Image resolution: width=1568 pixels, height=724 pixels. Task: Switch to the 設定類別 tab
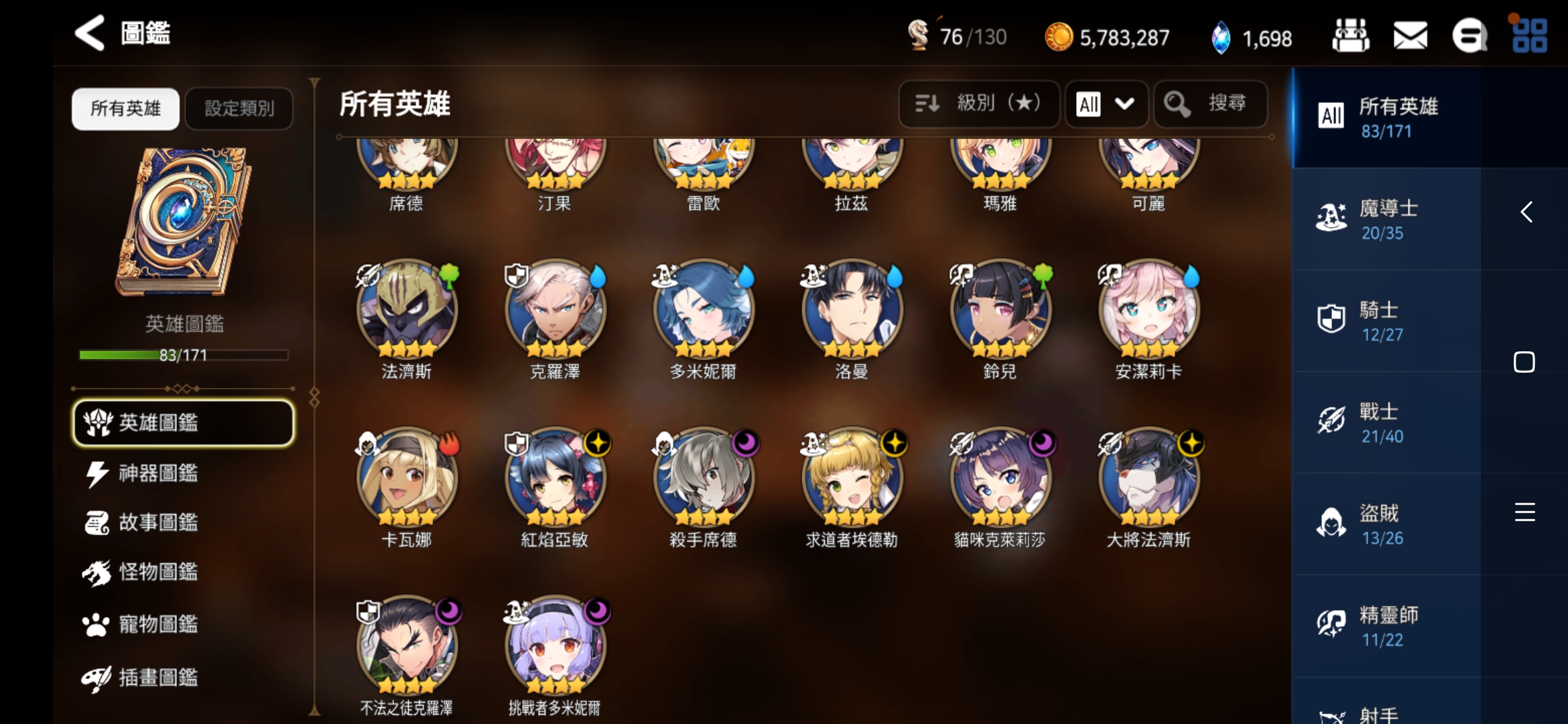(239, 108)
